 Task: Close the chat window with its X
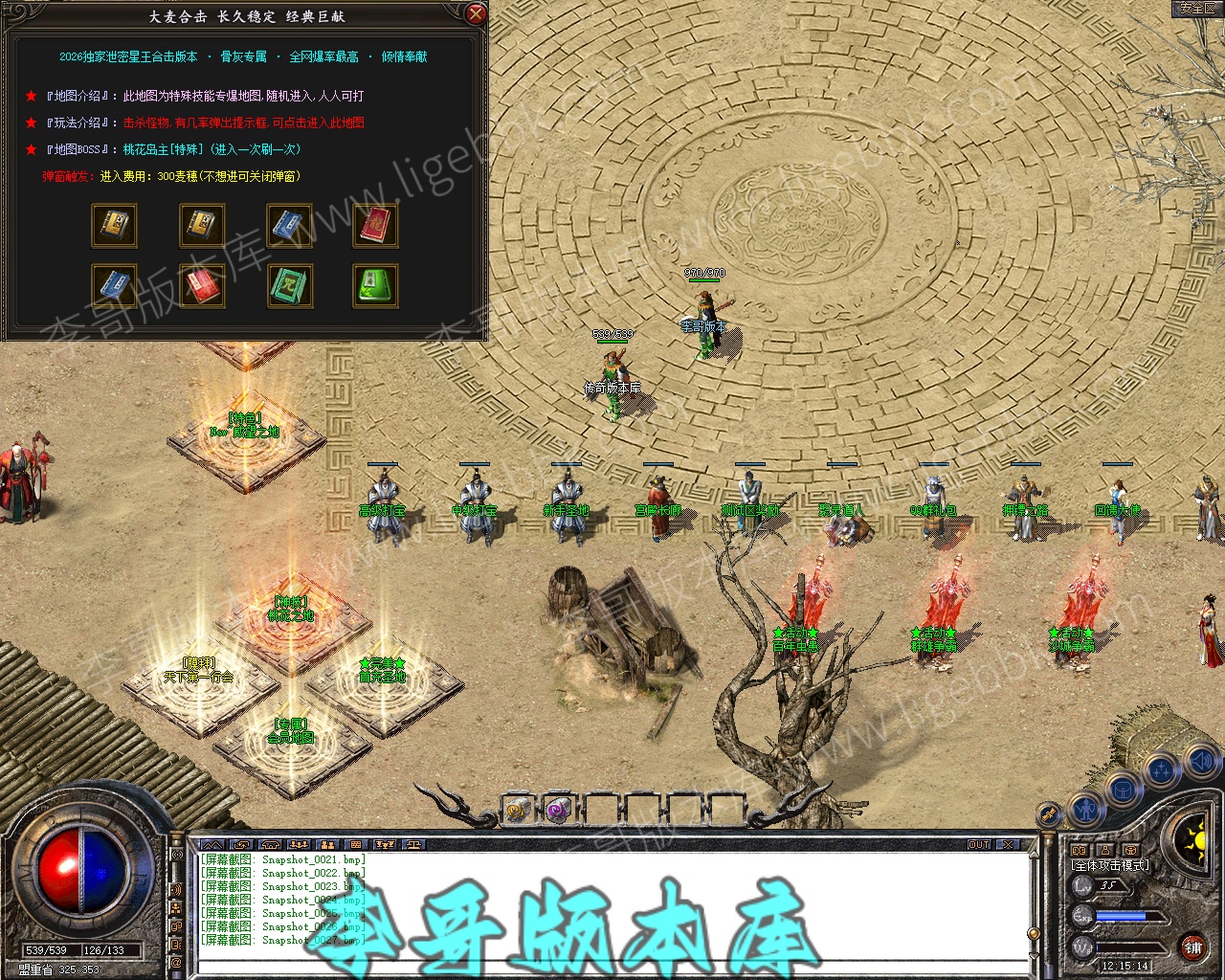[x=1008, y=845]
